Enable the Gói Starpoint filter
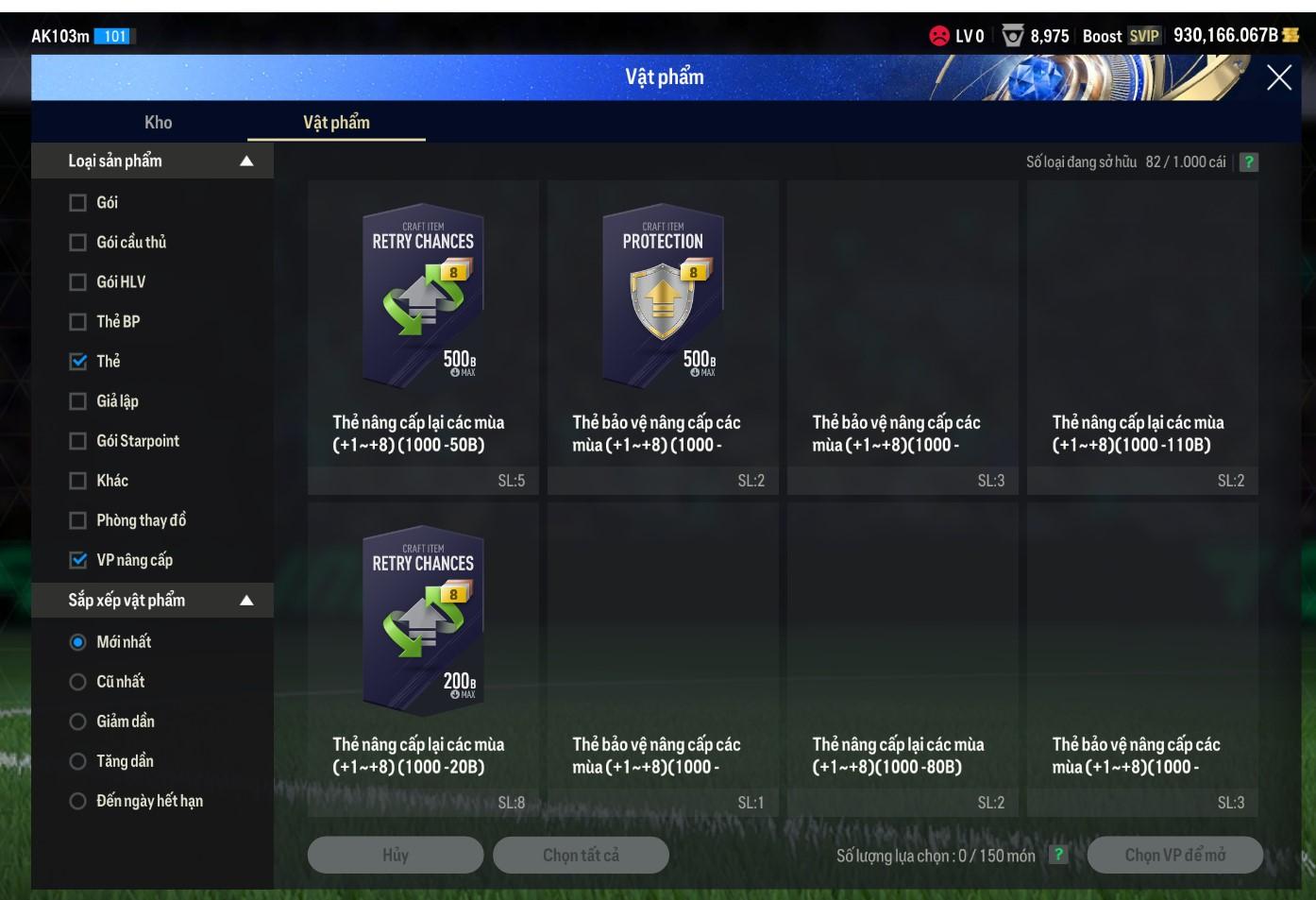This screenshot has height=900, width=1316. [78, 441]
